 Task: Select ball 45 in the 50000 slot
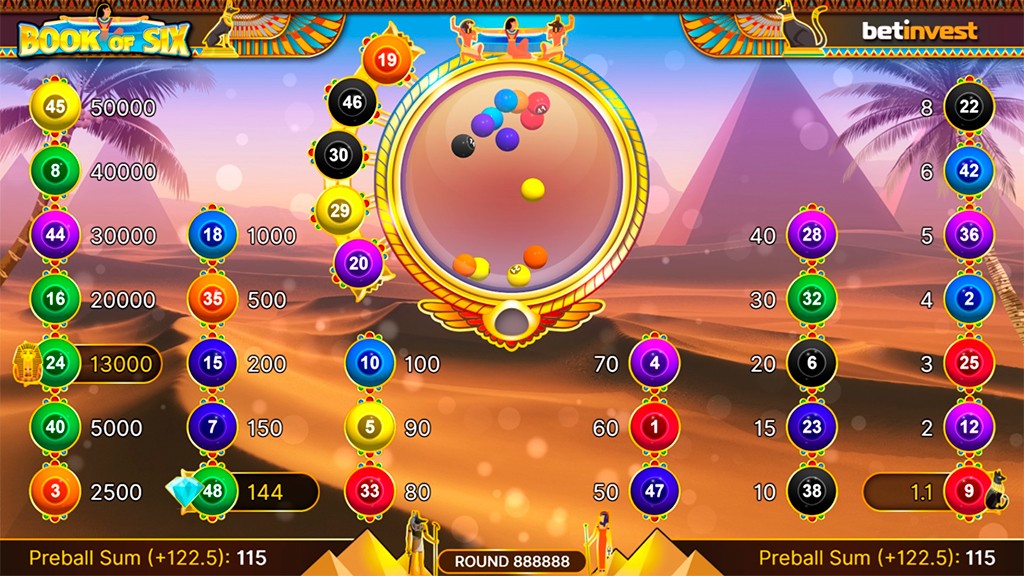pos(55,108)
